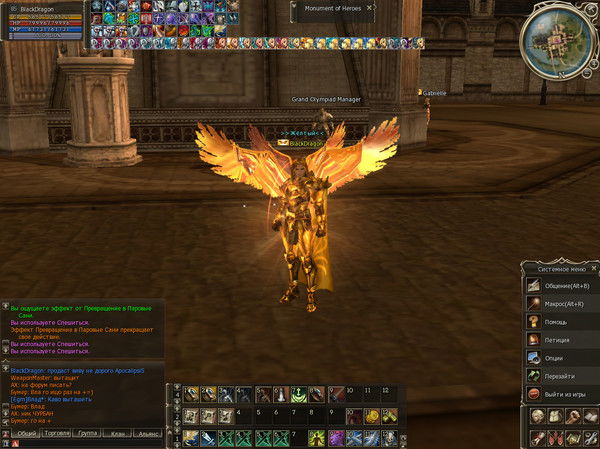The width and height of the screenshot is (600, 449).
Task: Click the BlackDragon player status panel
Action: [44, 22]
